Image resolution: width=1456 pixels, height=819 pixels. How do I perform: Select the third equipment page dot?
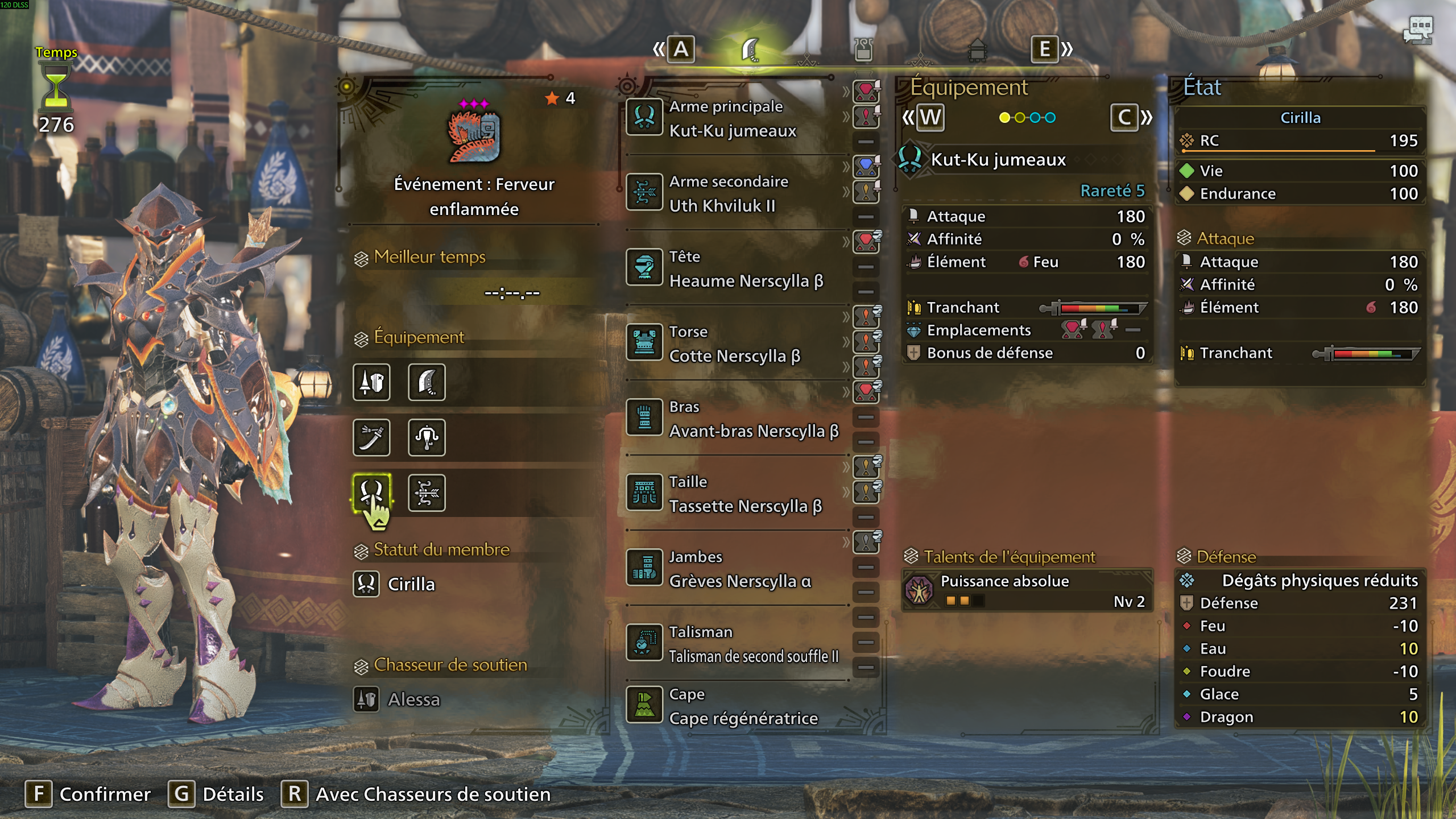point(1035,118)
